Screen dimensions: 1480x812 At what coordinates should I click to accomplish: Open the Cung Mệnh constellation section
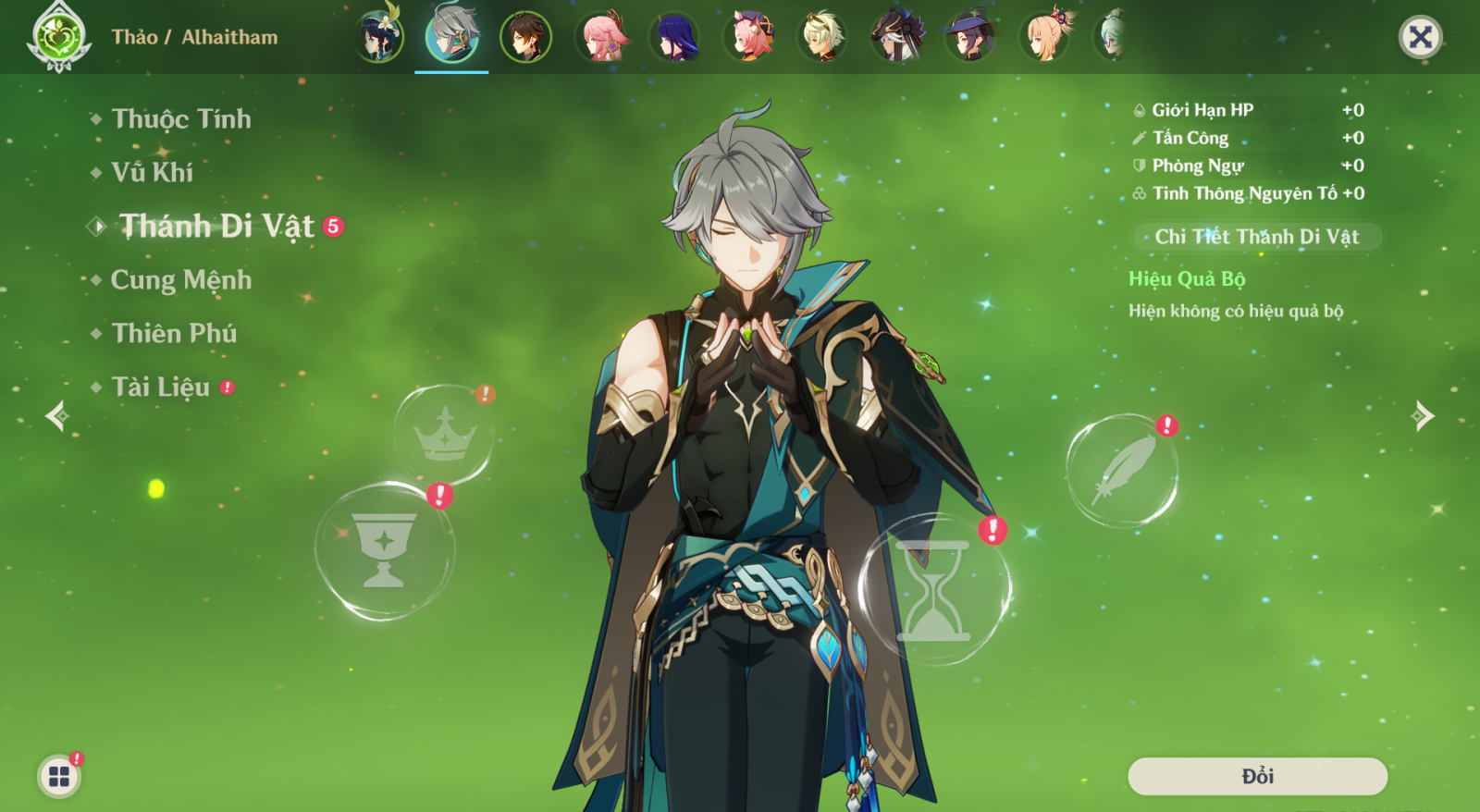coord(180,280)
